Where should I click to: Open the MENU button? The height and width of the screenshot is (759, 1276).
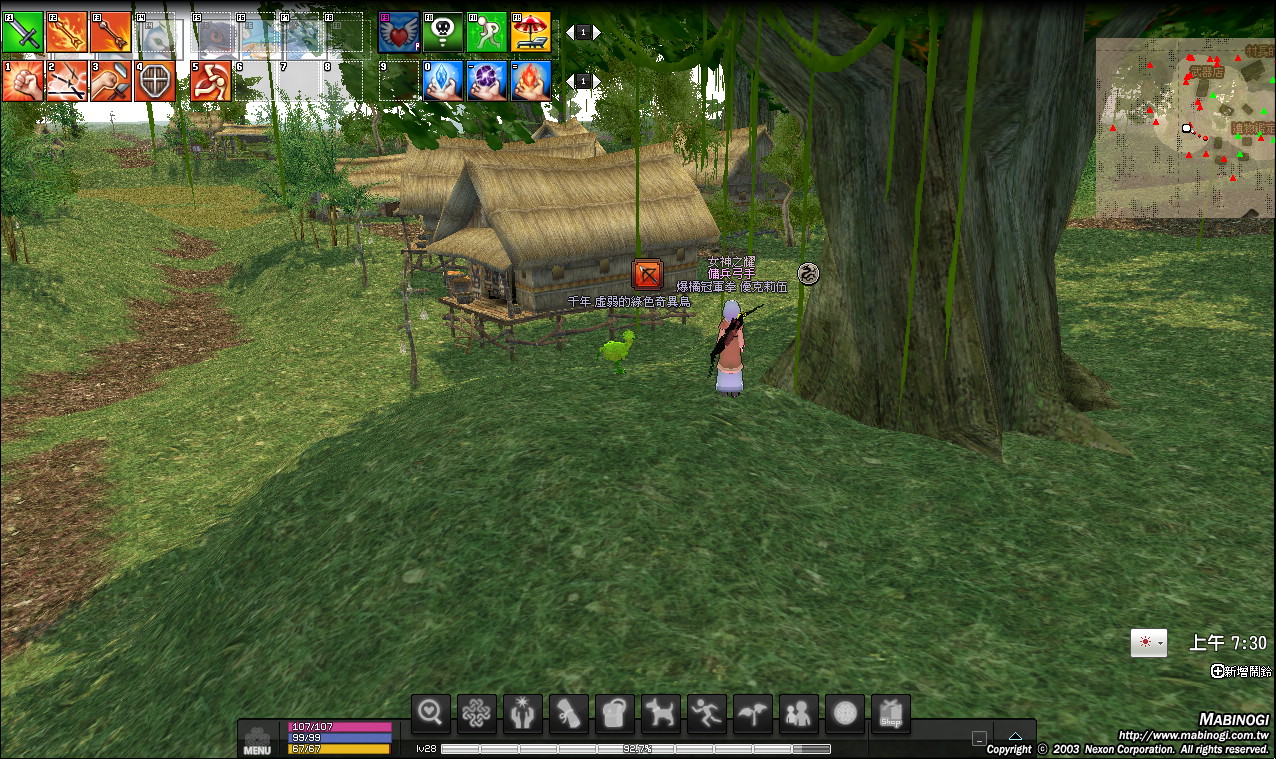257,741
